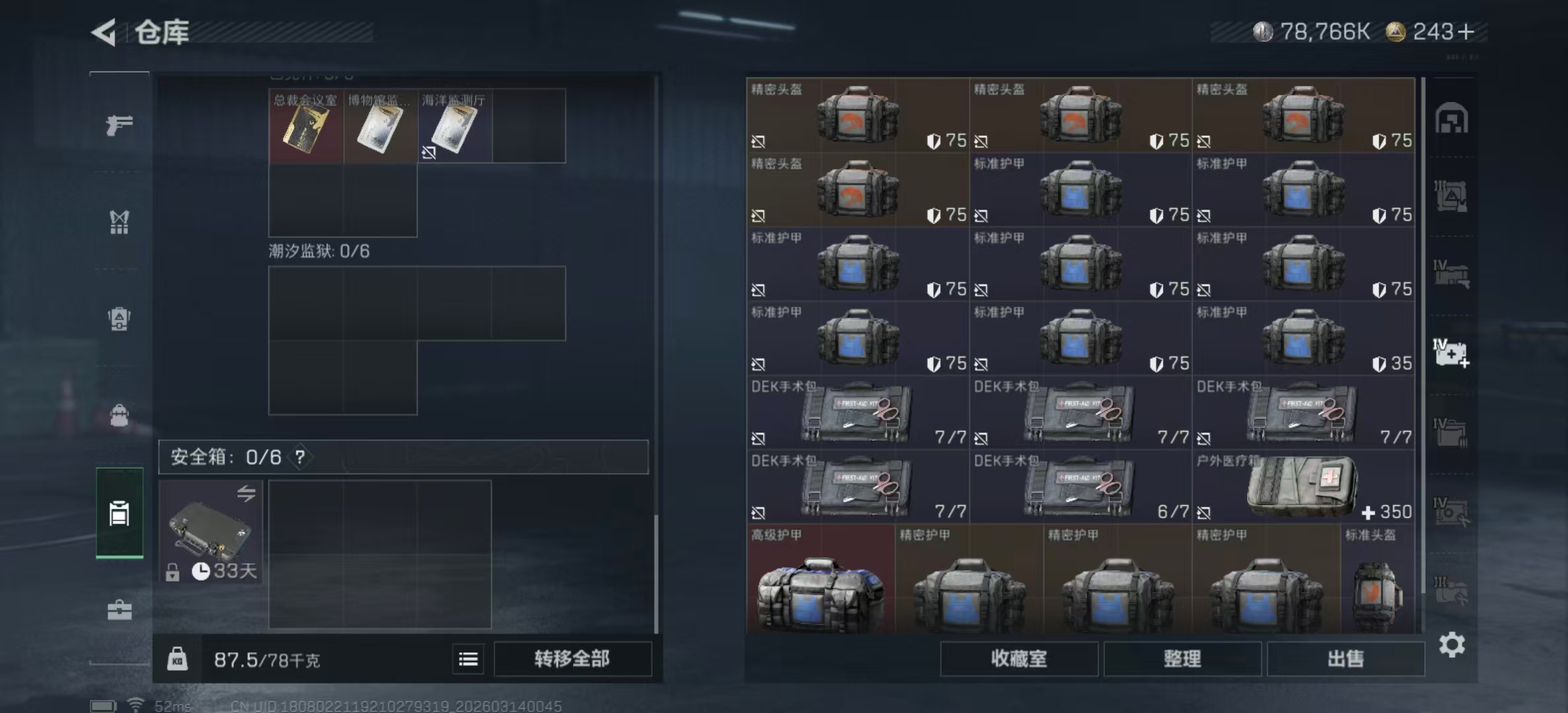Select the weapons category in left sidebar
This screenshot has width=1568, height=713.
[119, 123]
